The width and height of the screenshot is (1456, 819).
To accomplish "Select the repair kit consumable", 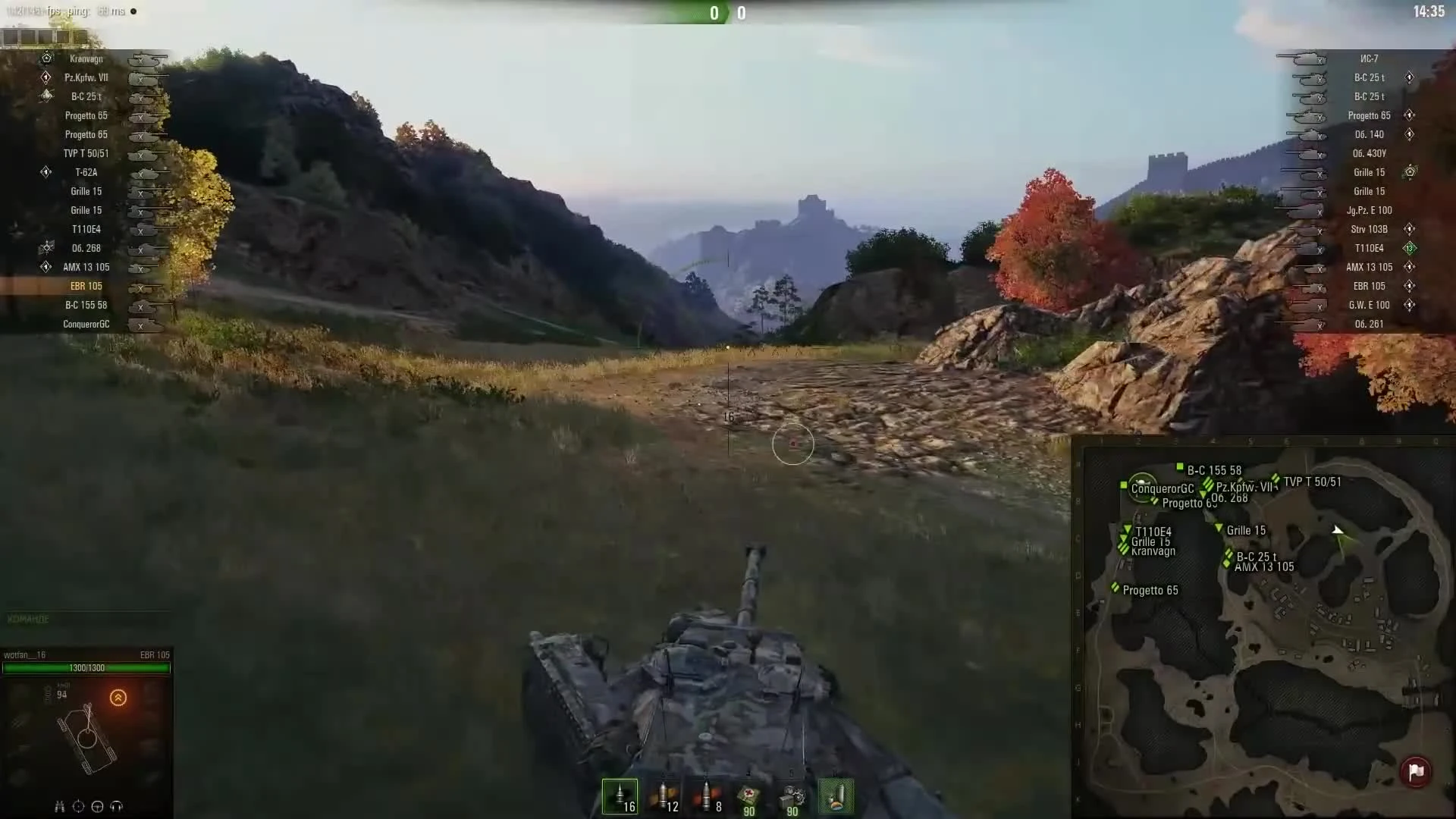I will pos(792,798).
